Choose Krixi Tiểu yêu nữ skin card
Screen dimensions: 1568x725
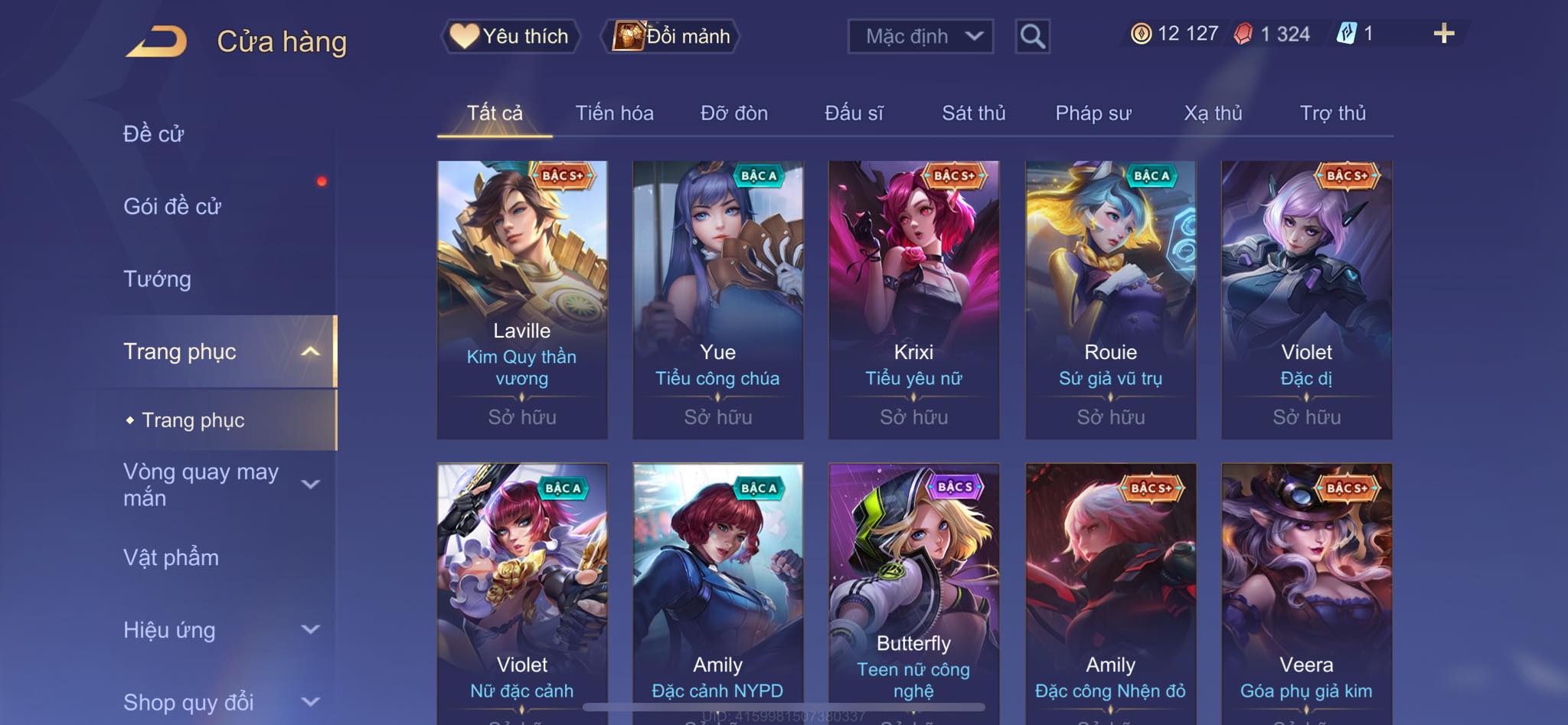point(913,299)
